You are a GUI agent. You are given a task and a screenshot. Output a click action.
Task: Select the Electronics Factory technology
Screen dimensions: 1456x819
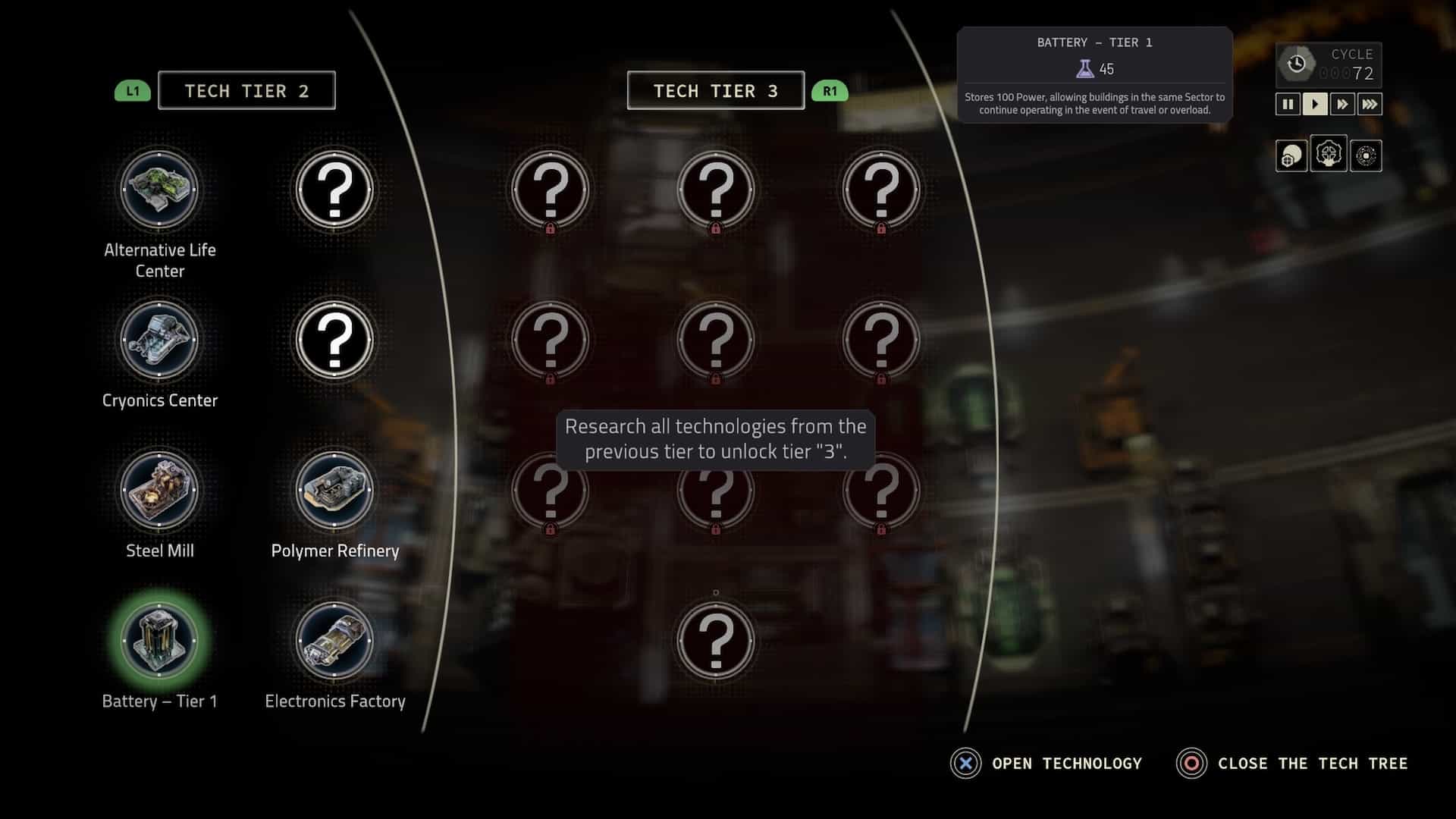point(334,641)
